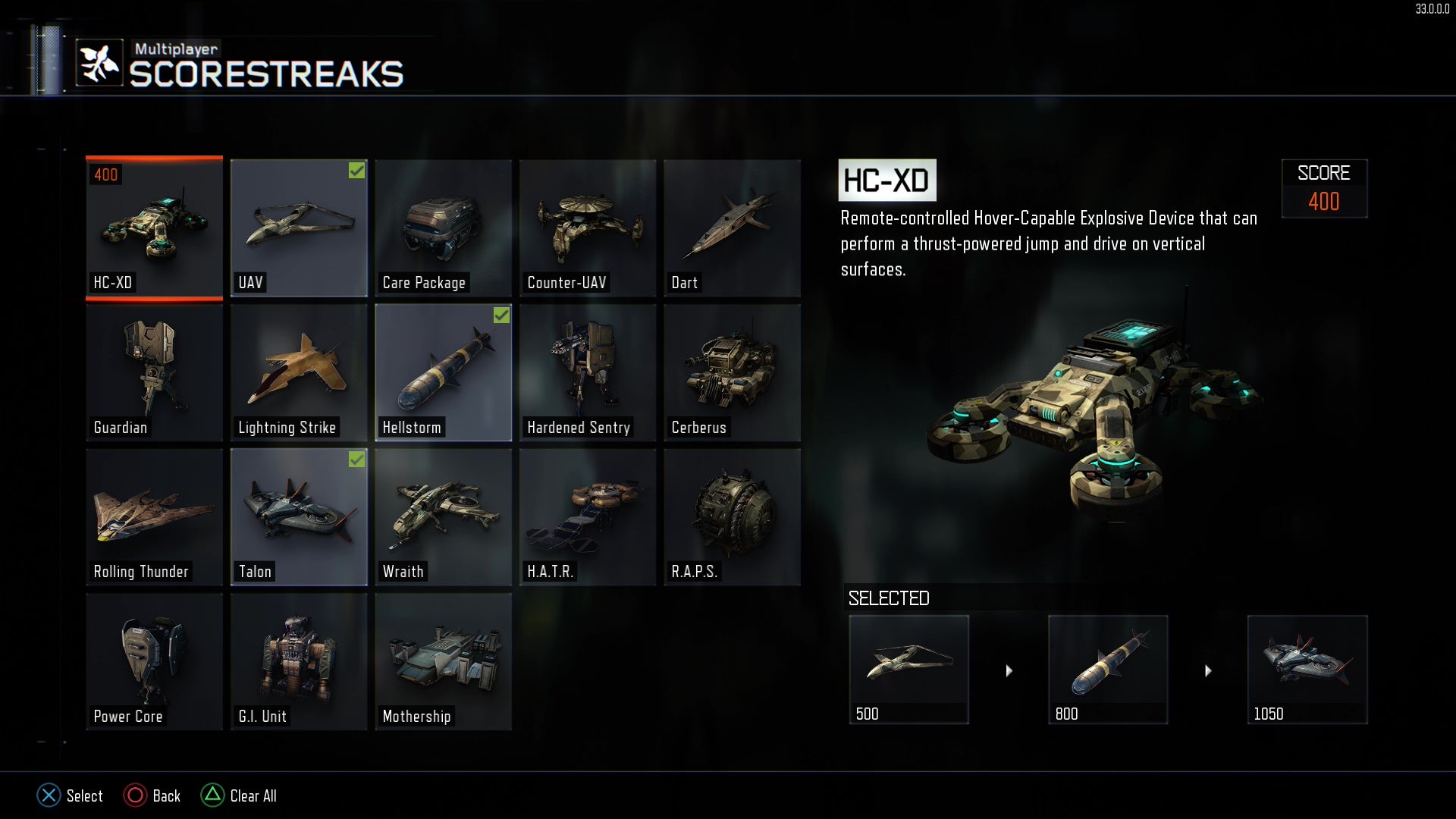Pick the R.A.P.S. scorestreak

(x=732, y=516)
